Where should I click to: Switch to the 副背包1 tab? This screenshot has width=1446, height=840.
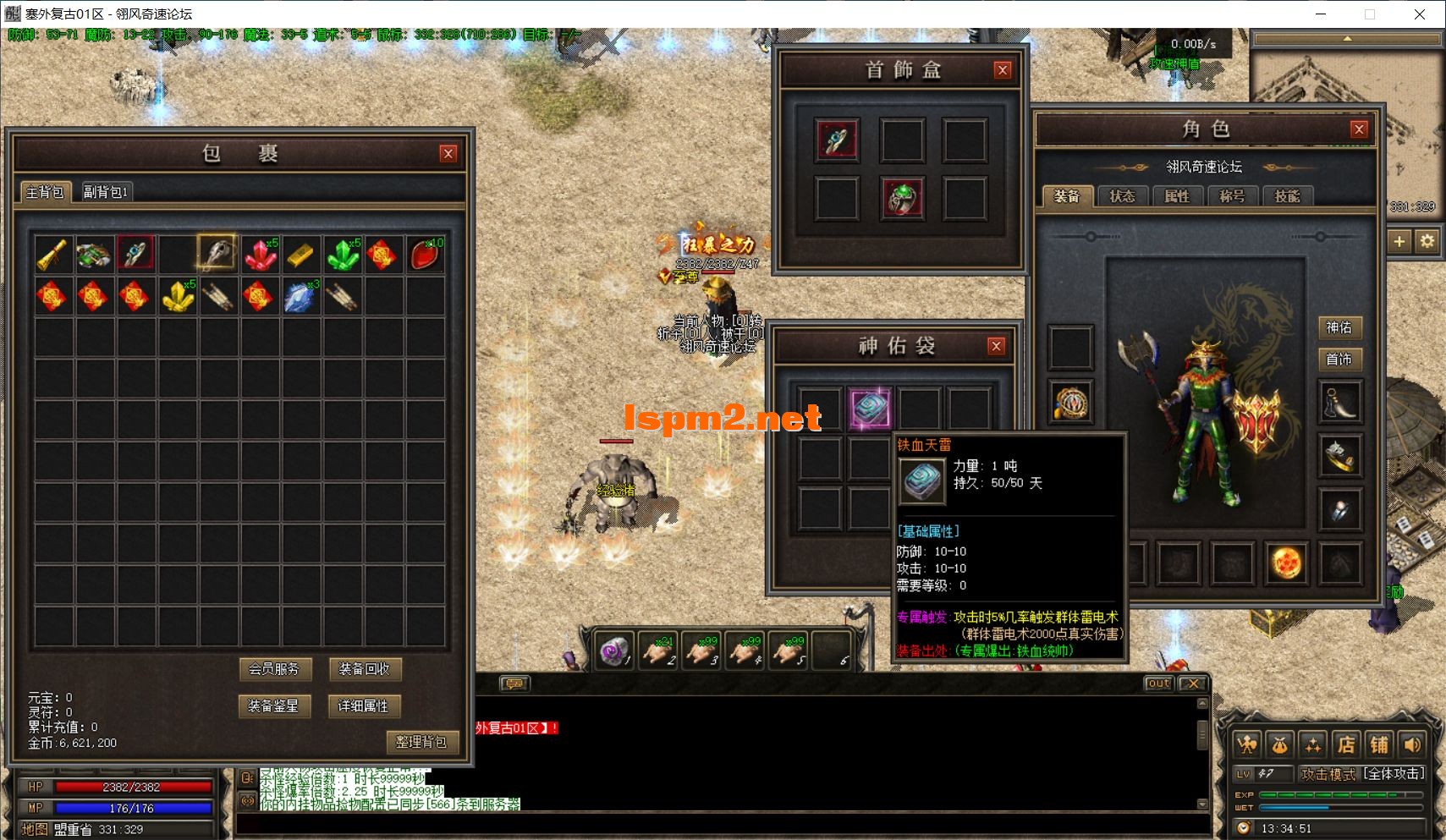(105, 192)
